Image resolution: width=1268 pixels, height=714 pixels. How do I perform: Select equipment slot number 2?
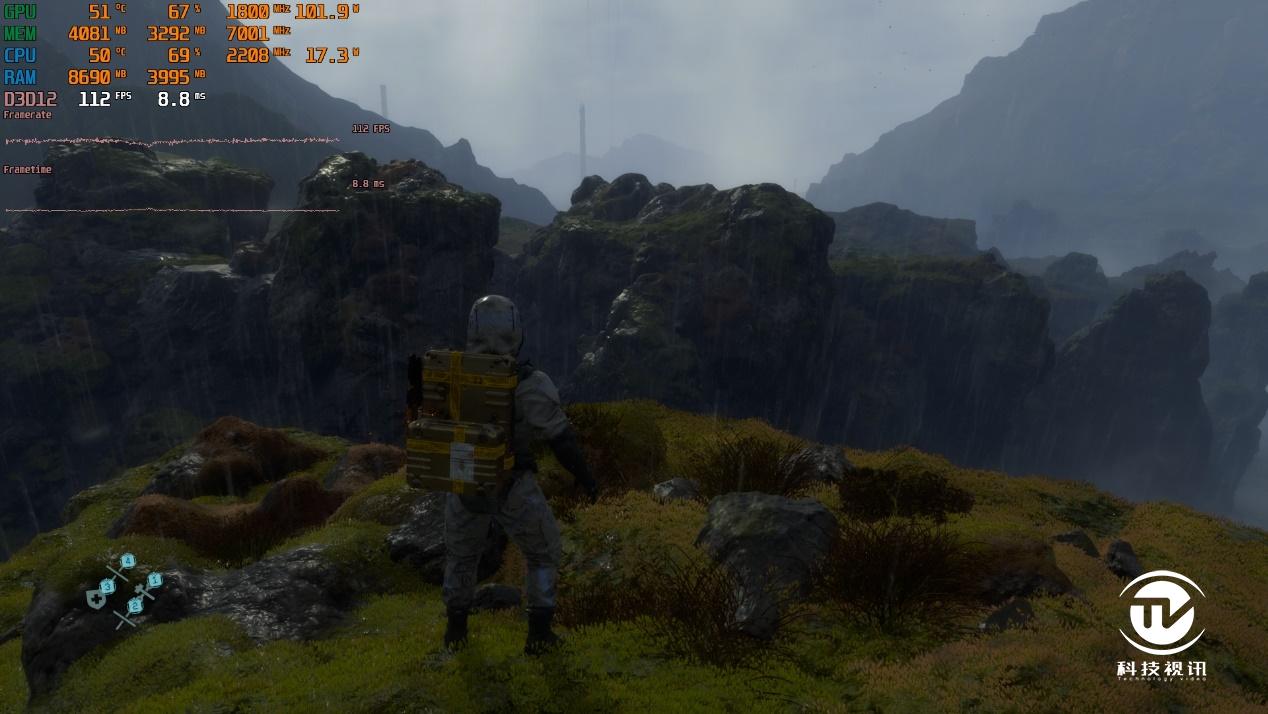pos(135,605)
